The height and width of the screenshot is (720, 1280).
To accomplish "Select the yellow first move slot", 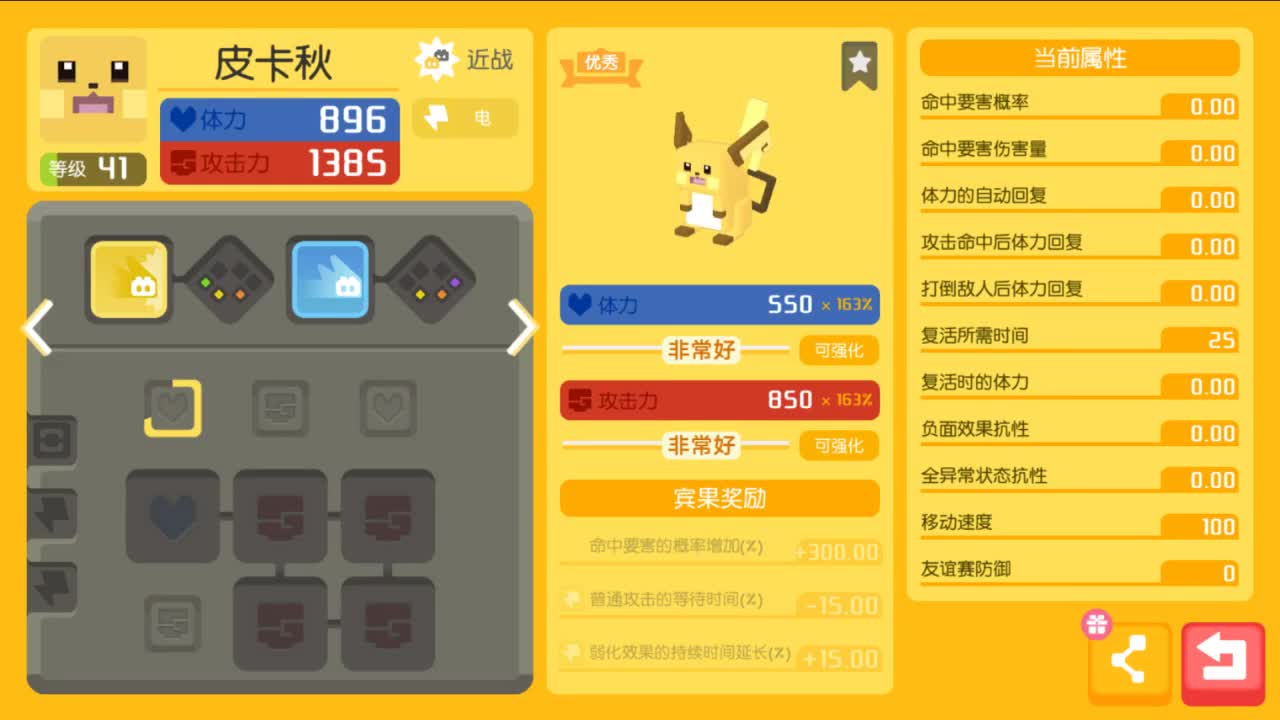I will click(x=129, y=278).
